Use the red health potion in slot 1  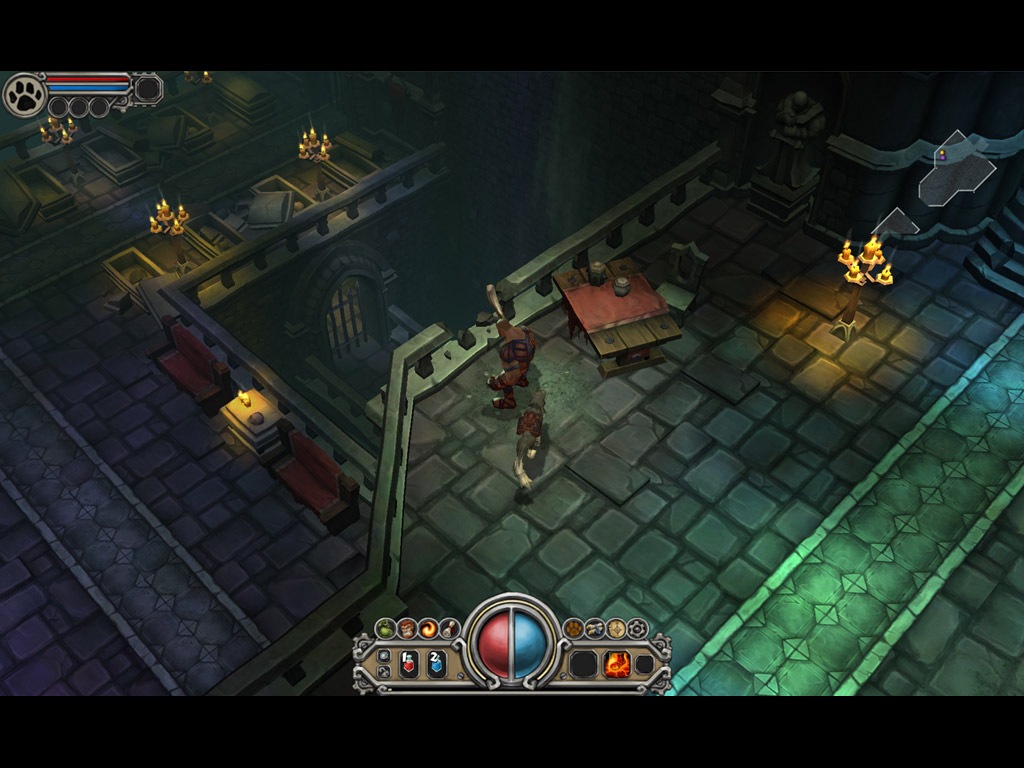click(409, 663)
